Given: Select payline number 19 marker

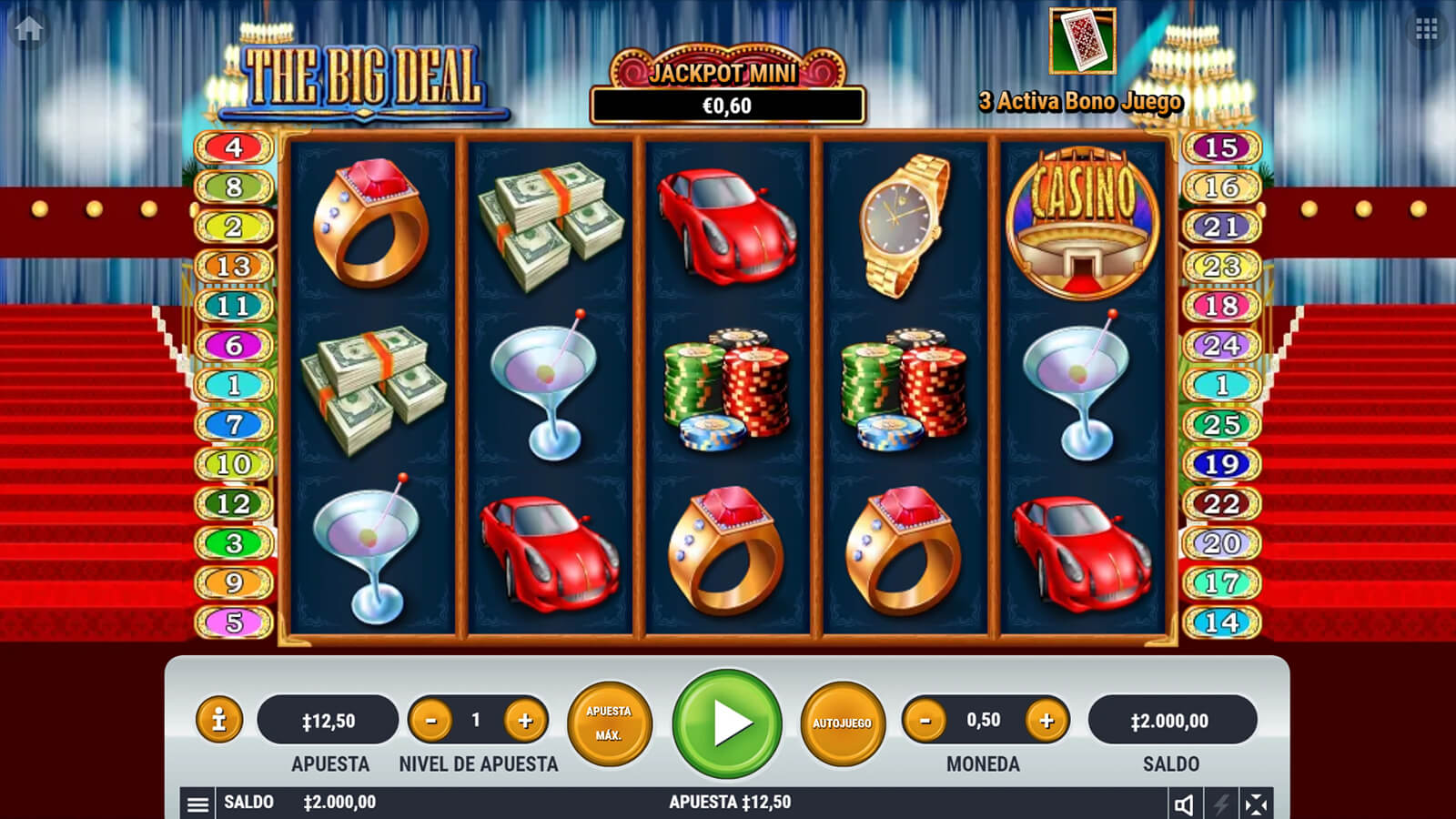Looking at the screenshot, I should (x=1221, y=464).
